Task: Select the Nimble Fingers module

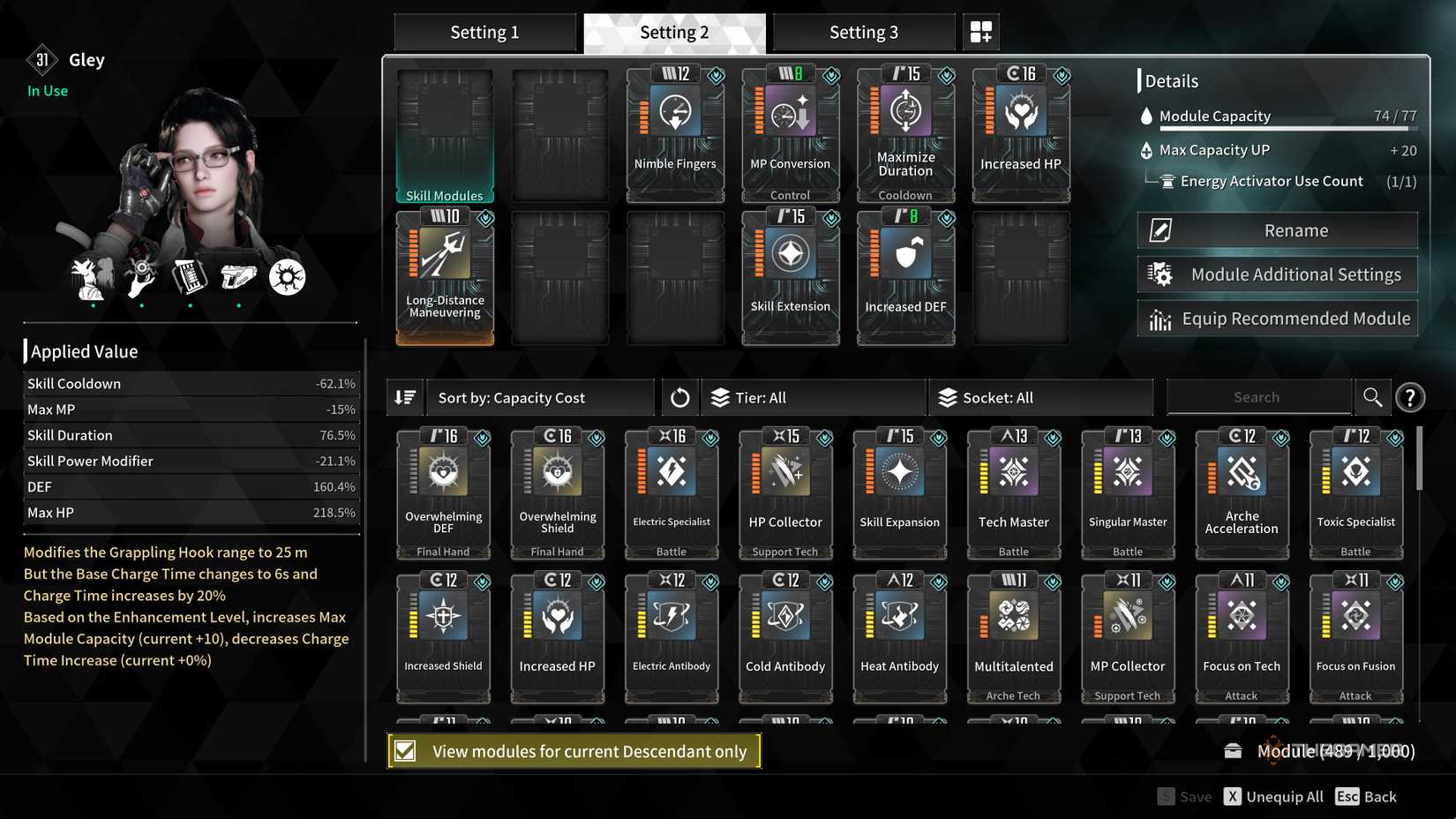Action: [x=674, y=132]
